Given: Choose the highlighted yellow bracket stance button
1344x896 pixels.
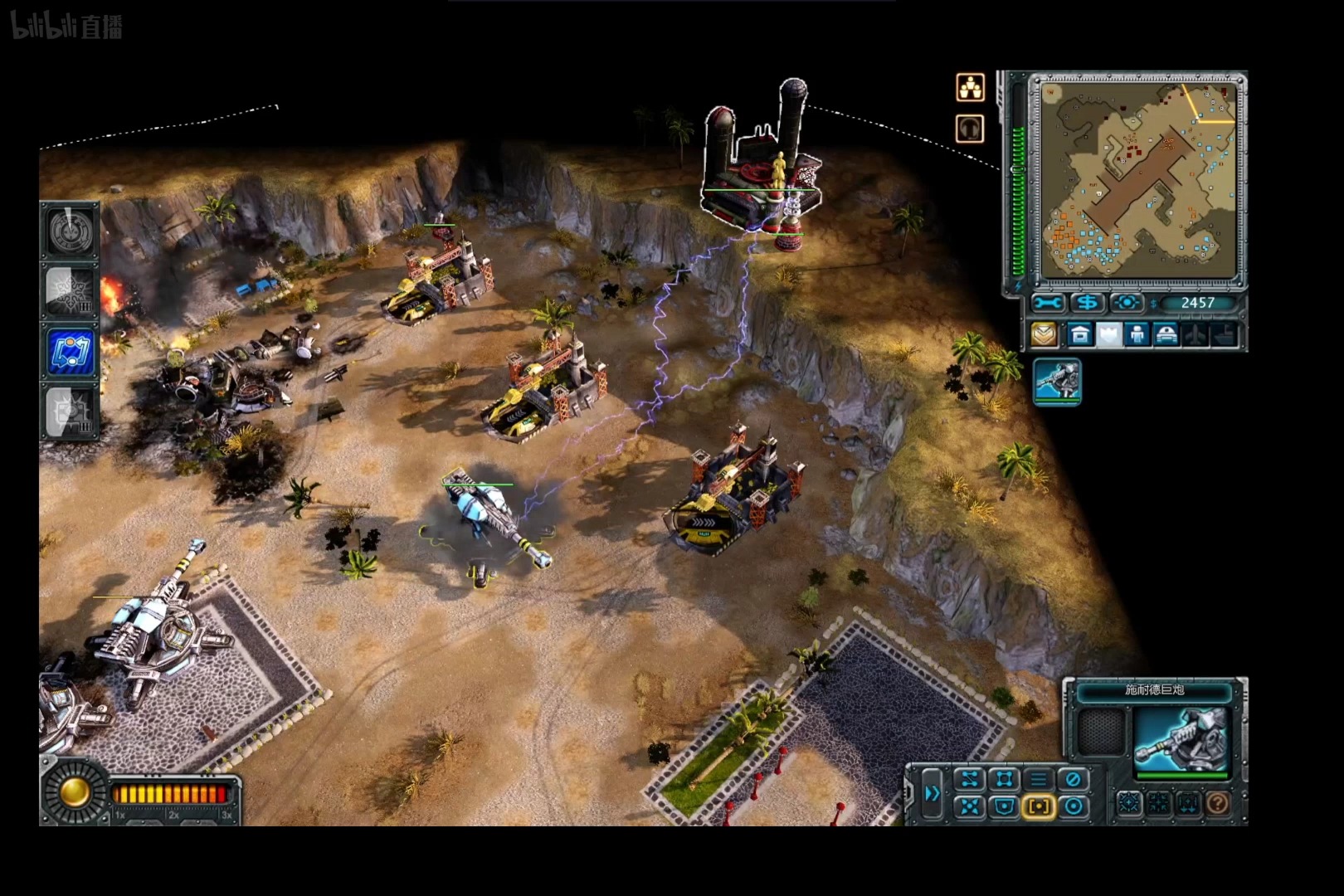Looking at the screenshot, I should click(1038, 806).
